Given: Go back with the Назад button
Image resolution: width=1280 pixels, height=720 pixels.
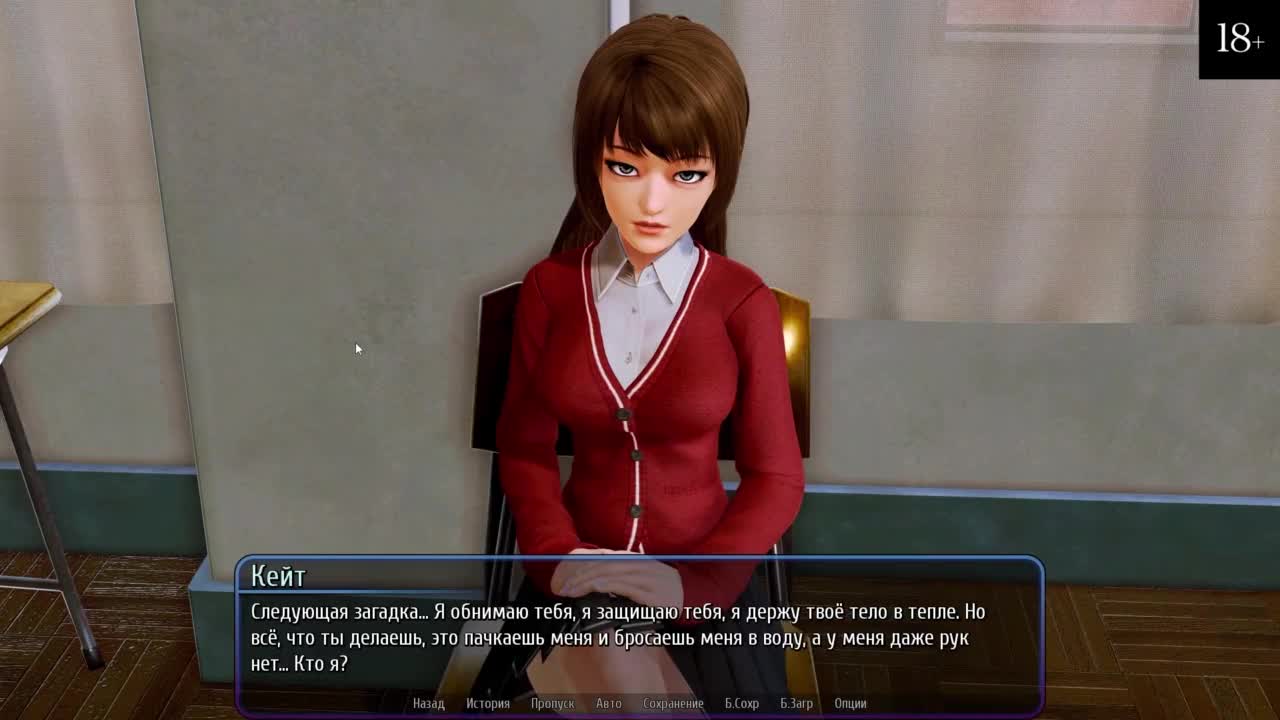Looking at the screenshot, I should 428,703.
